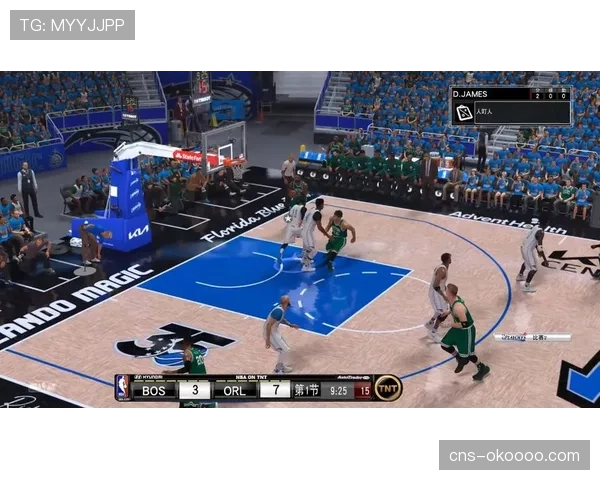This screenshot has width=600, height=480.
Task: Open the cns-okoooo.com watermark link
Action: [x=514, y=456]
